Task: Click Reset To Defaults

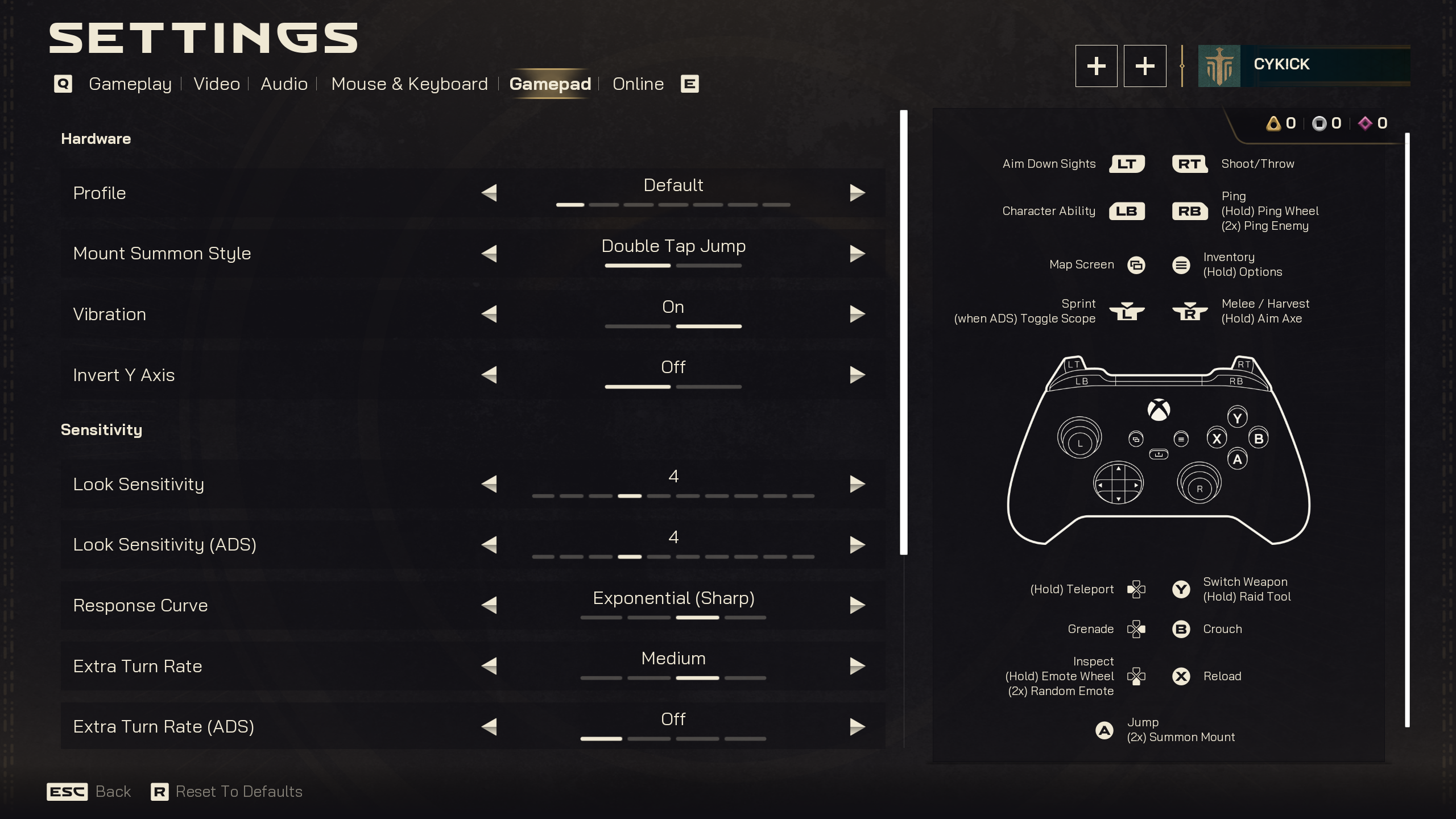Action: coord(239,791)
